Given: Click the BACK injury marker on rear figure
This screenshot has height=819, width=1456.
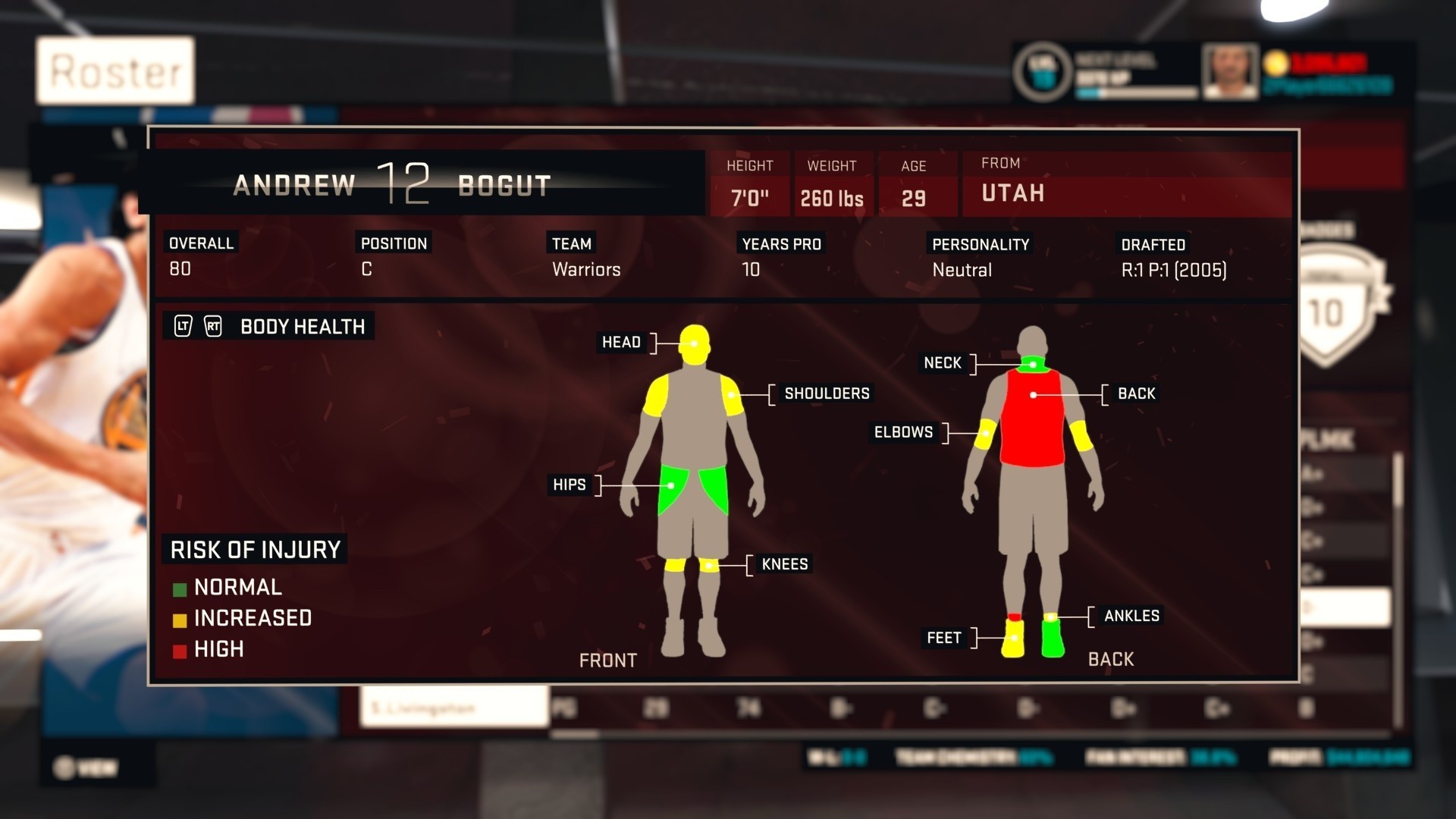Looking at the screenshot, I should coord(1033,394).
